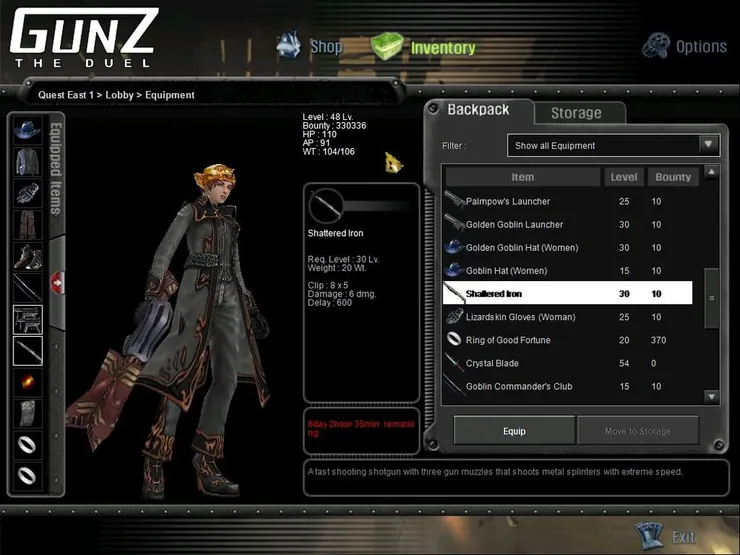Select the Crystal Blade item
740x555 pixels.
492,363
